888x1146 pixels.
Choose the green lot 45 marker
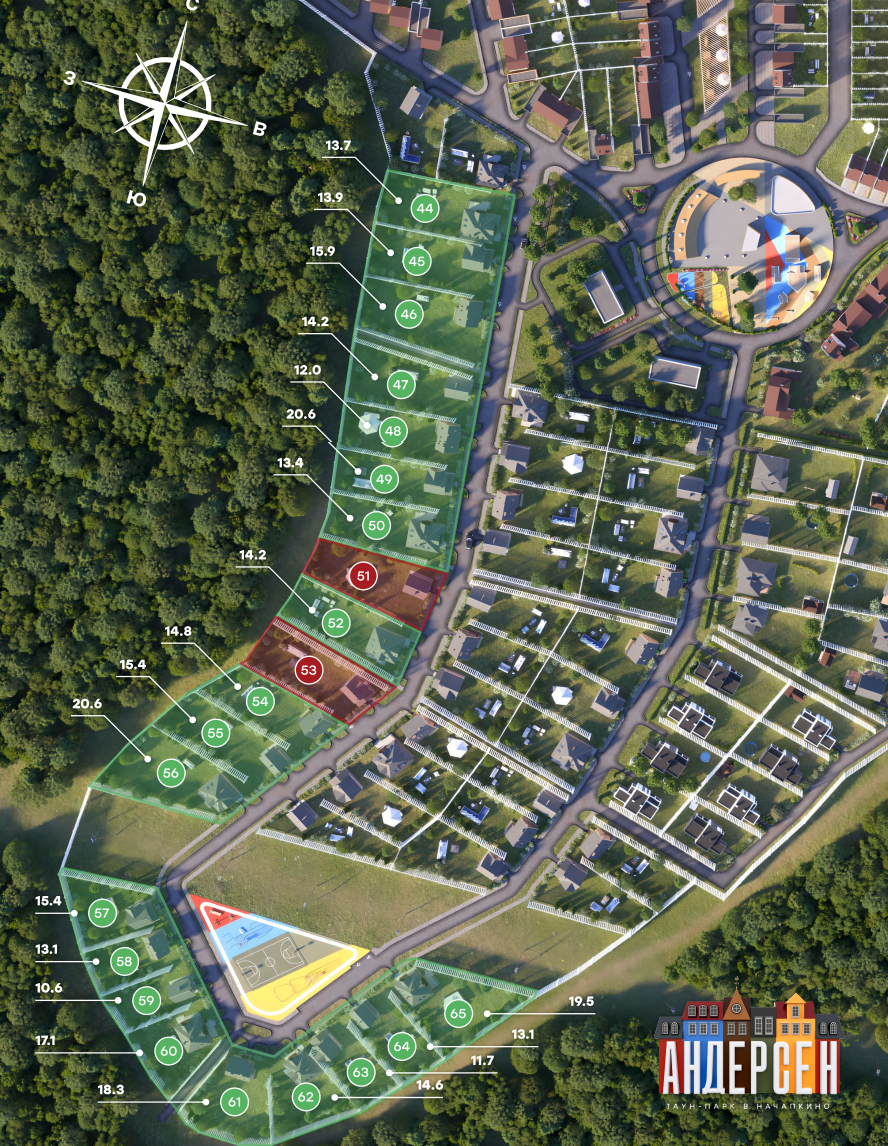click(417, 261)
